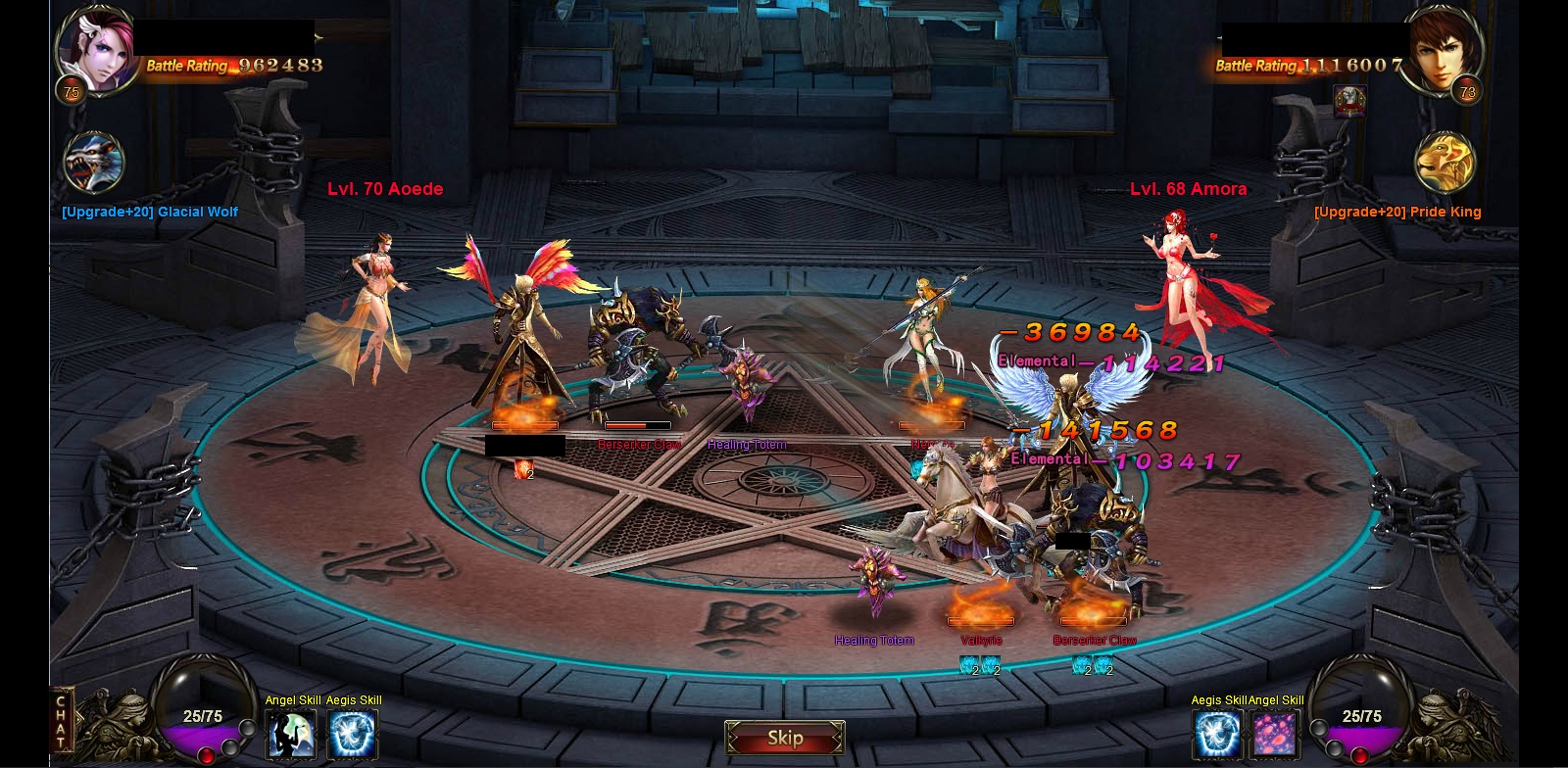Select the Pride King lion icon
Viewport: 1568px width, 768px height.
click(x=1445, y=163)
